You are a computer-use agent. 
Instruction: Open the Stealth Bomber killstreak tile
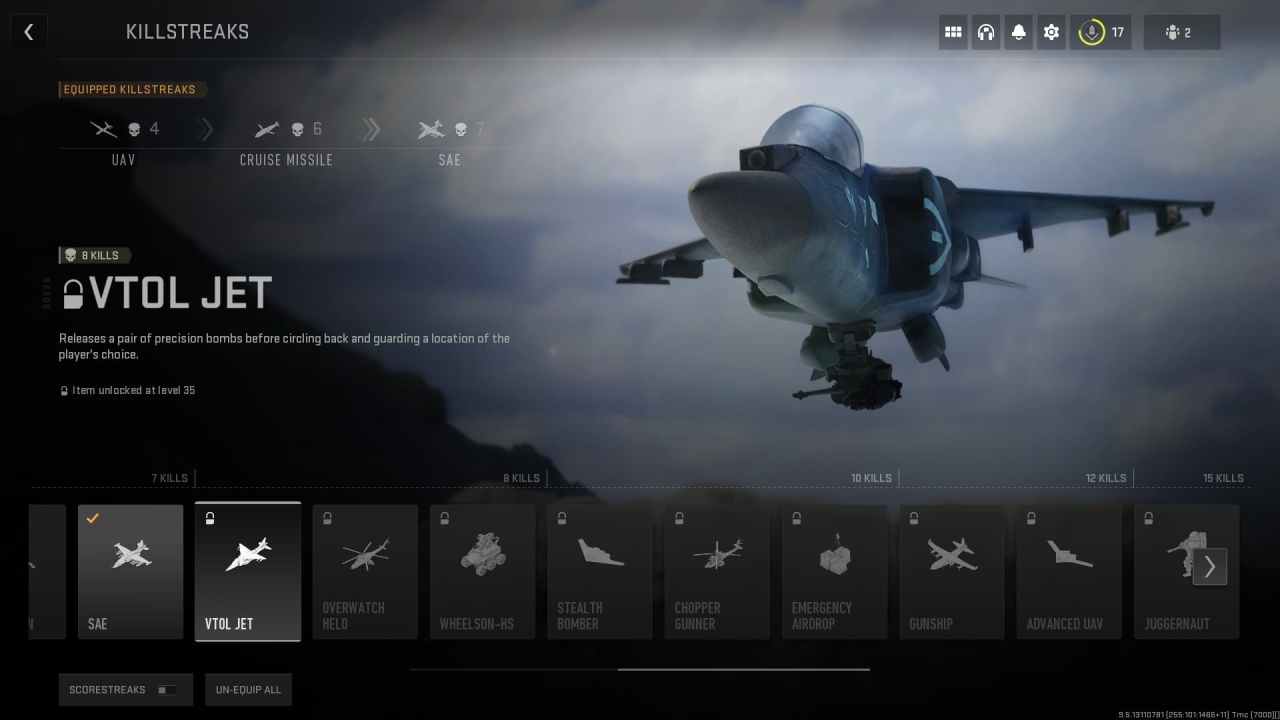pos(599,570)
